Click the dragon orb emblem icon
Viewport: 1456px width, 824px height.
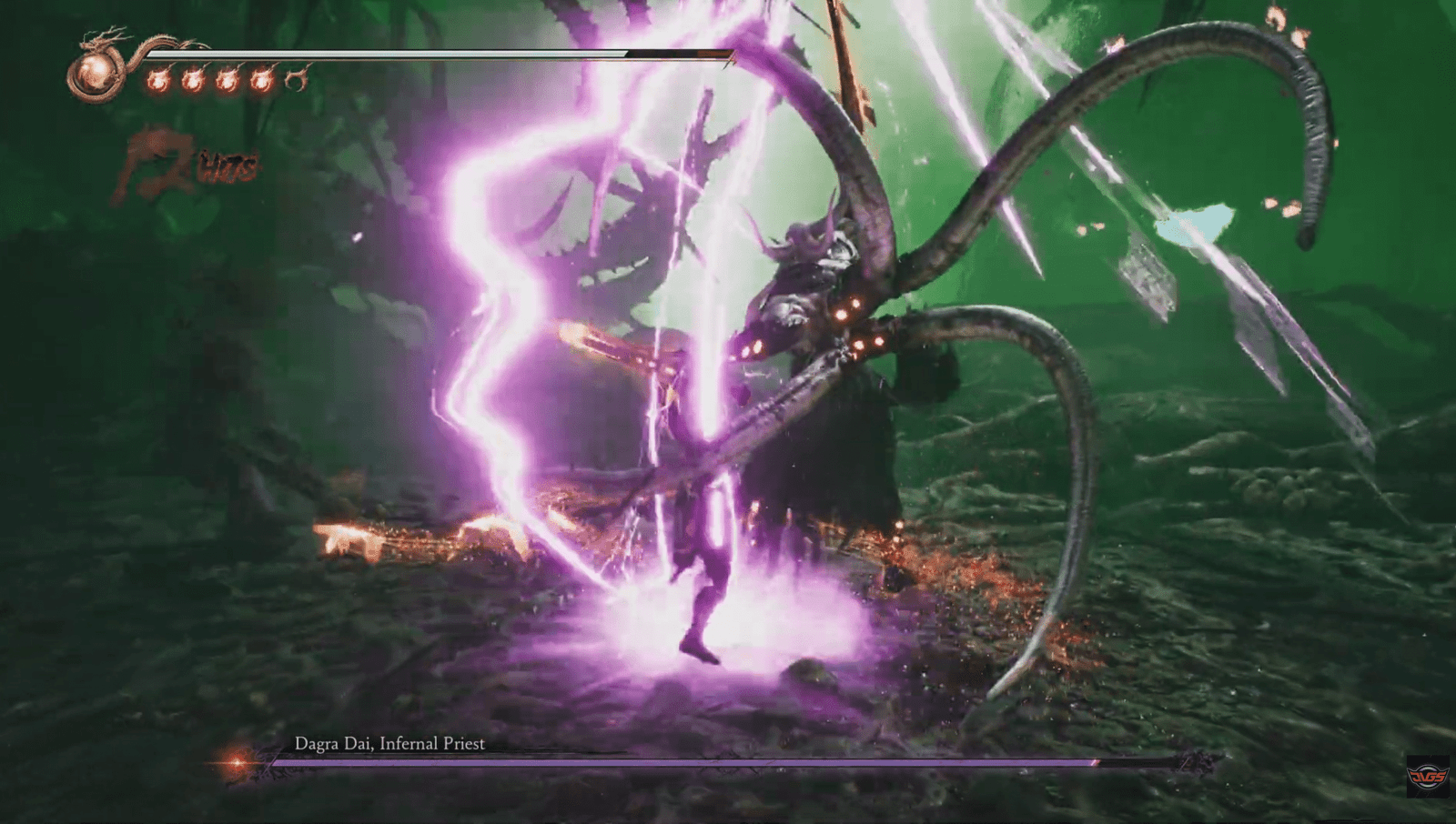click(x=96, y=73)
